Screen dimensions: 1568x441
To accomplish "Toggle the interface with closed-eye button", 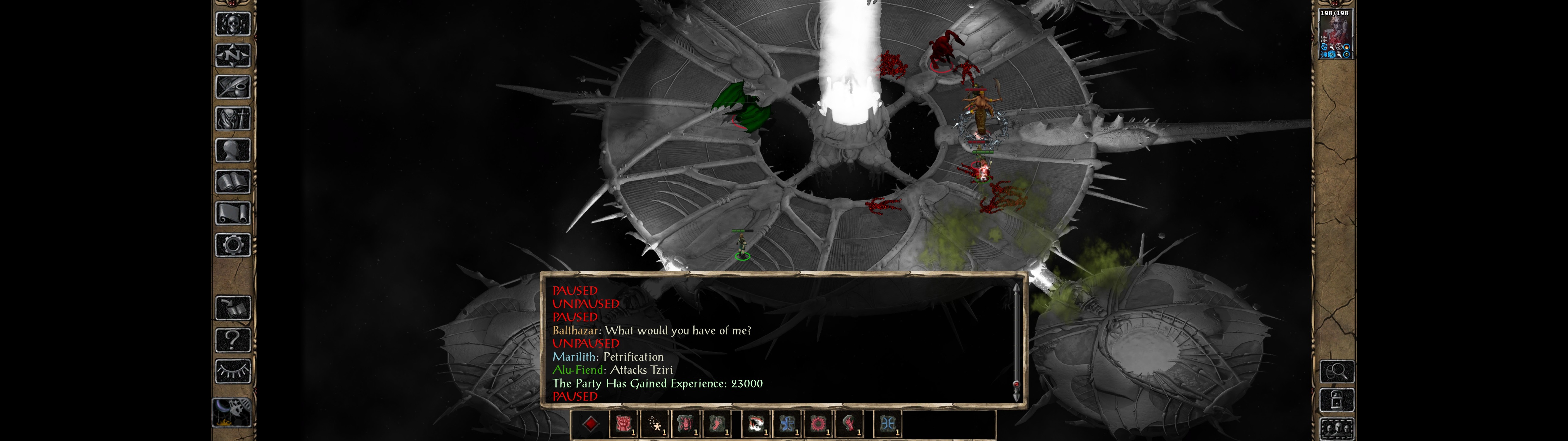I will (232, 370).
